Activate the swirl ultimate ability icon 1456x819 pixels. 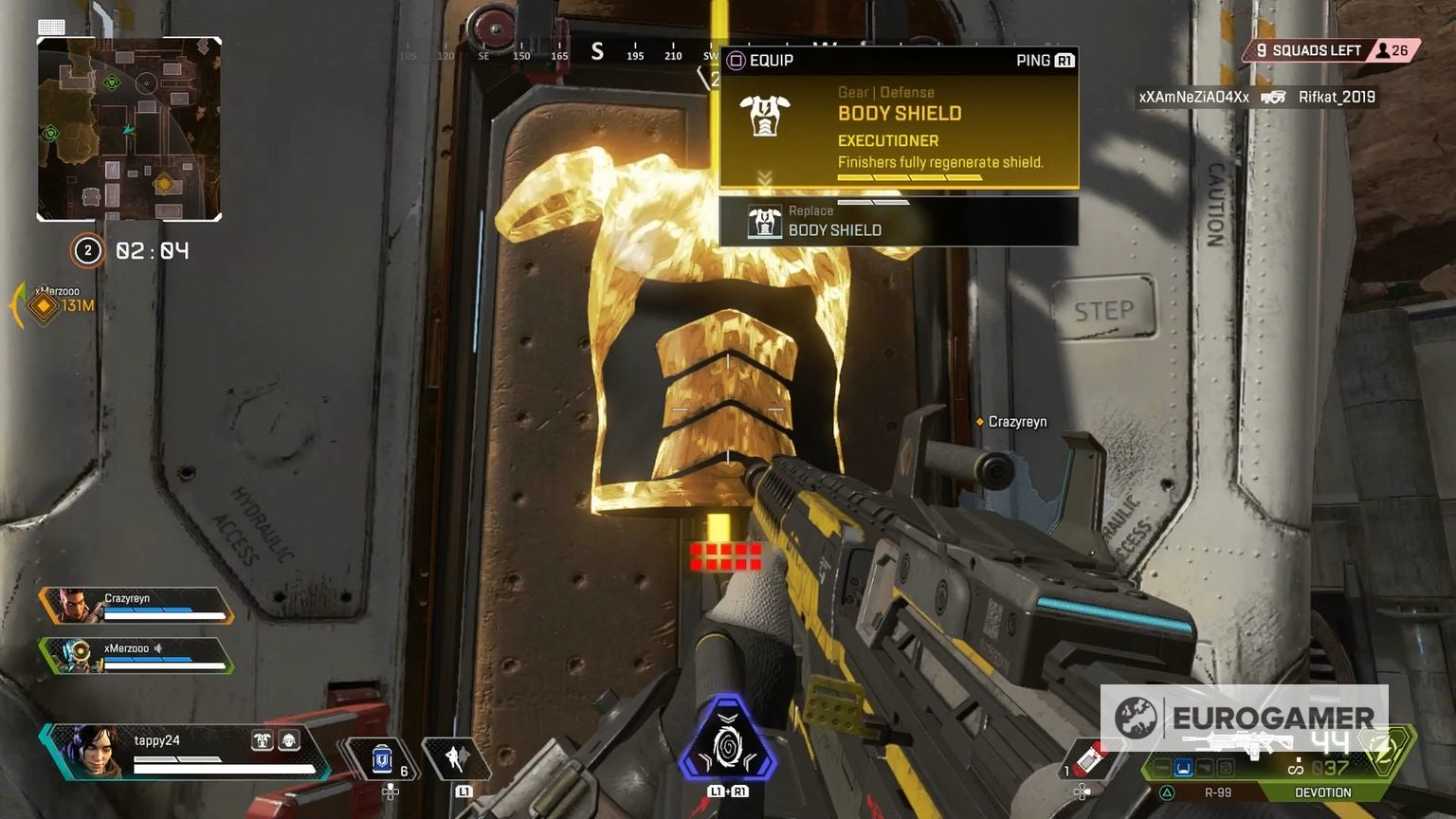[x=727, y=743]
